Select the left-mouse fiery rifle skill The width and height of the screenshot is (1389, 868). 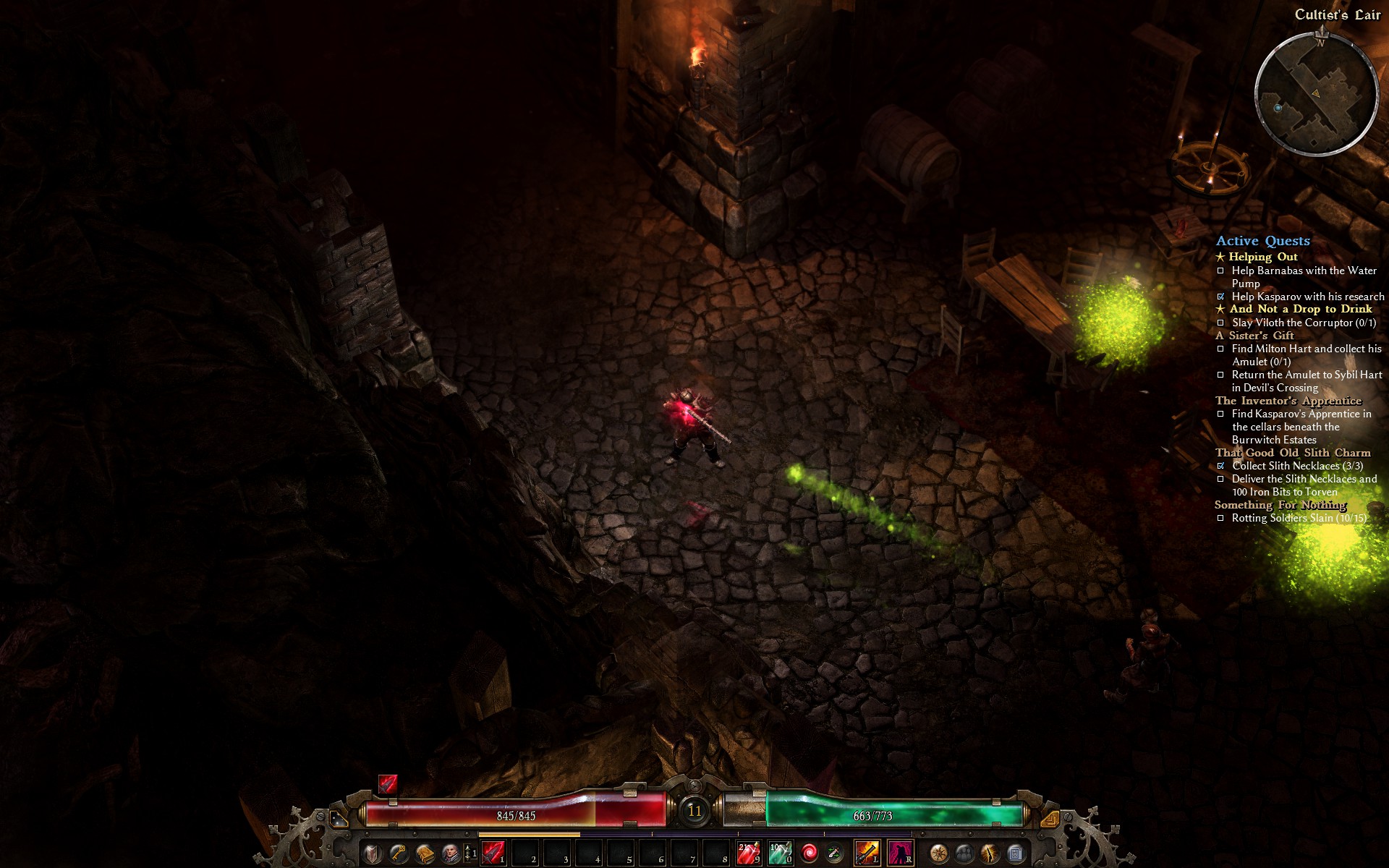tap(867, 854)
